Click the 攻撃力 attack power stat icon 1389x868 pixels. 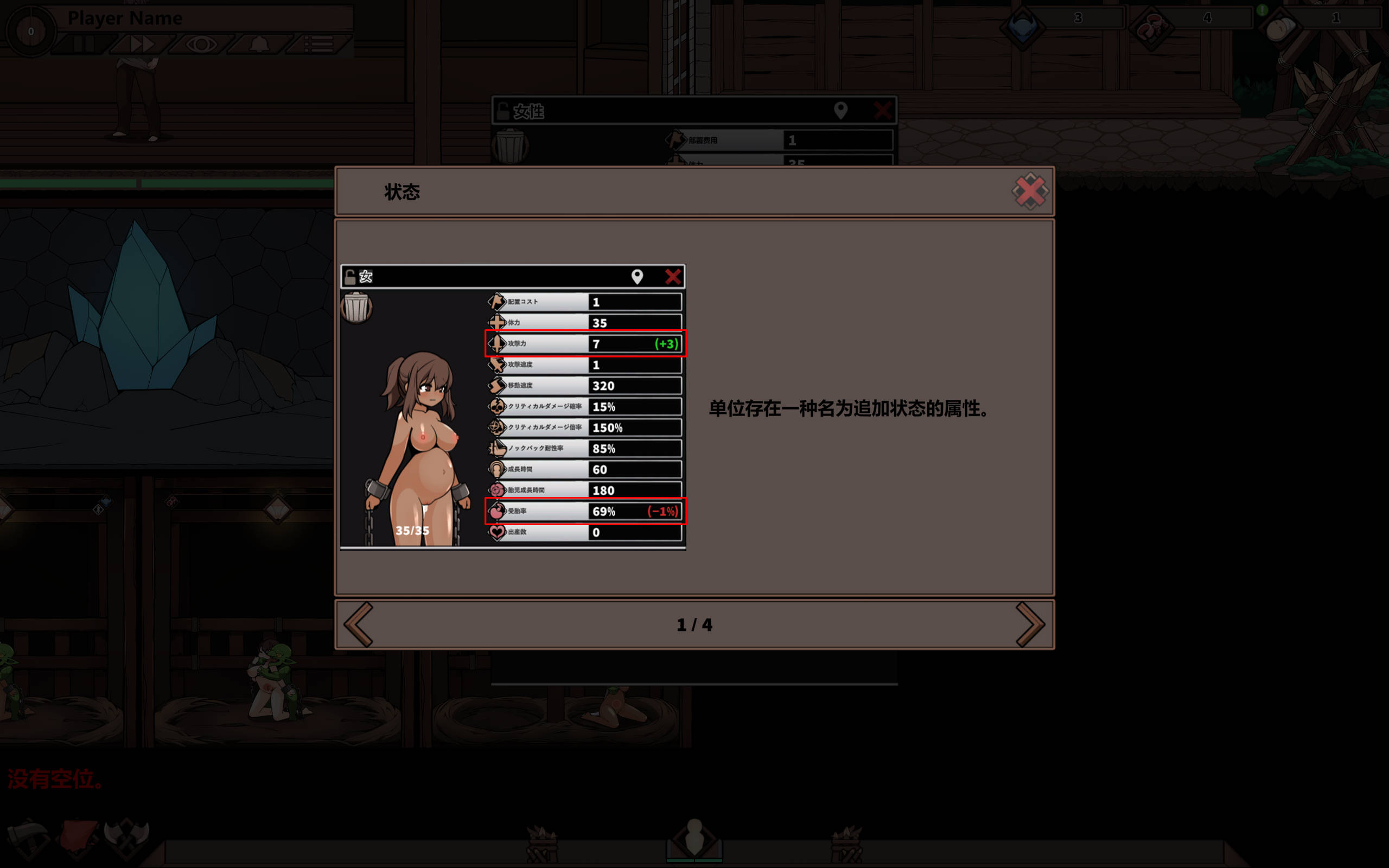tap(496, 343)
